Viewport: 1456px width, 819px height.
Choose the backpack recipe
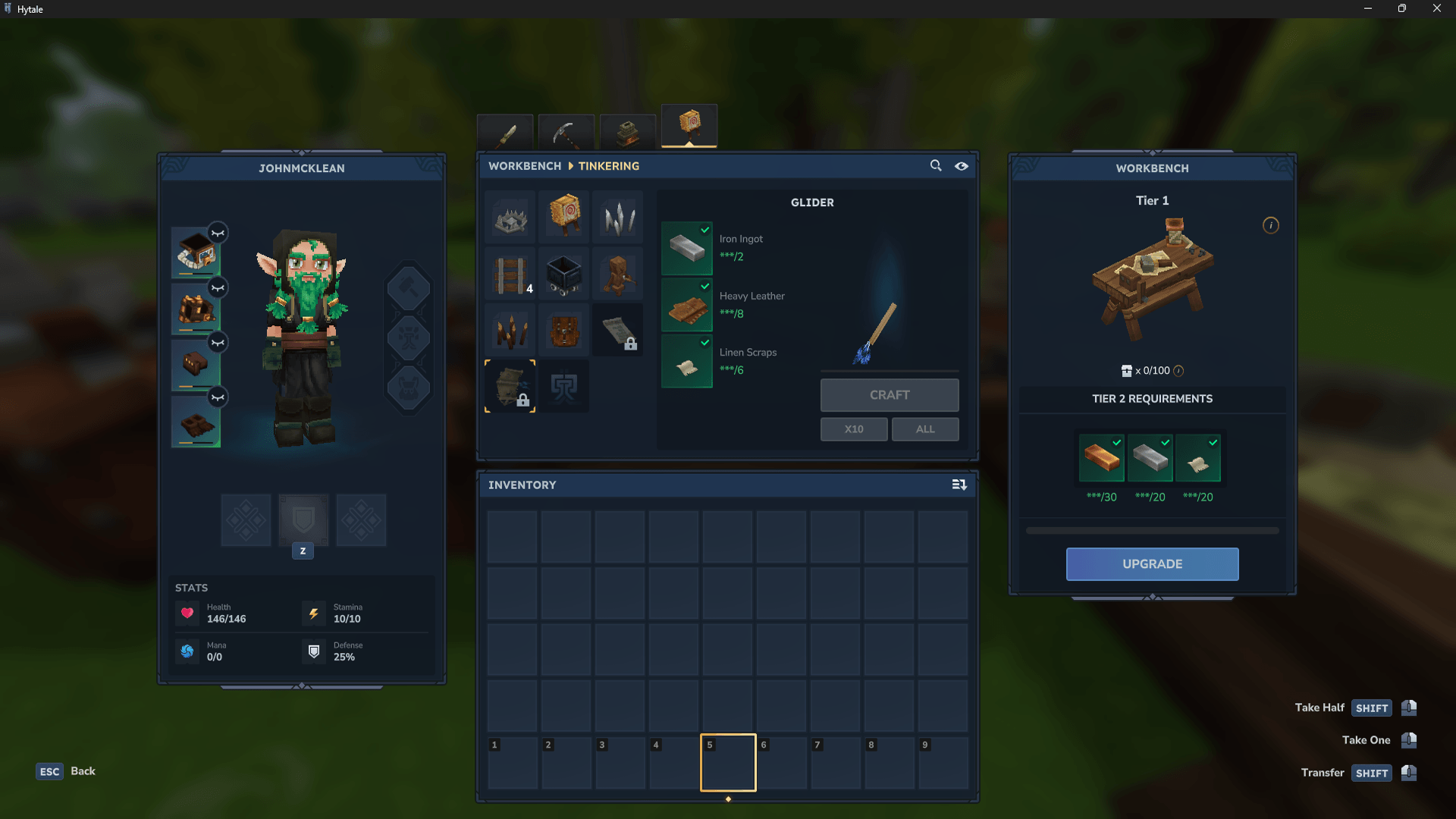click(x=564, y=331)
